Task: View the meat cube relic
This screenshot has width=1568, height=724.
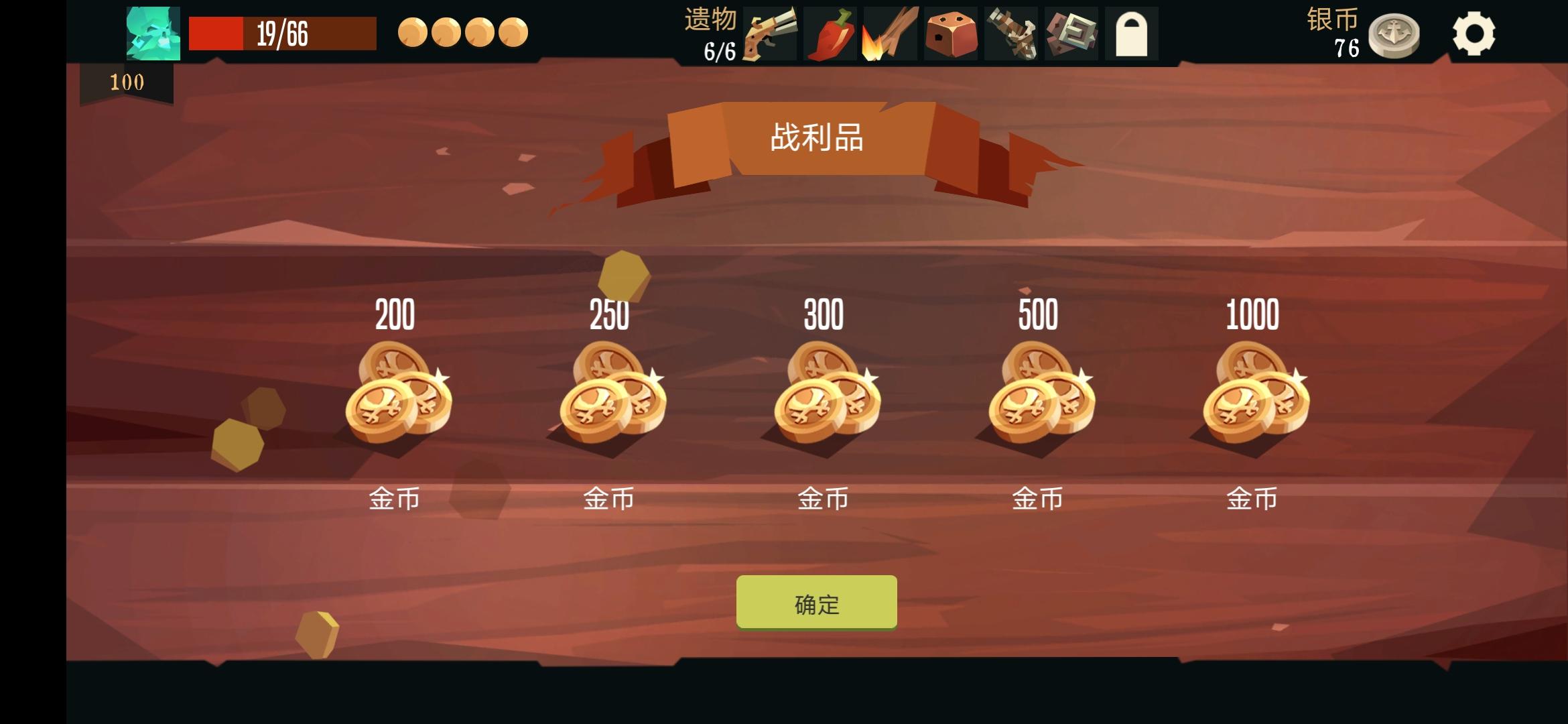Action: click(x=951, y=33)
